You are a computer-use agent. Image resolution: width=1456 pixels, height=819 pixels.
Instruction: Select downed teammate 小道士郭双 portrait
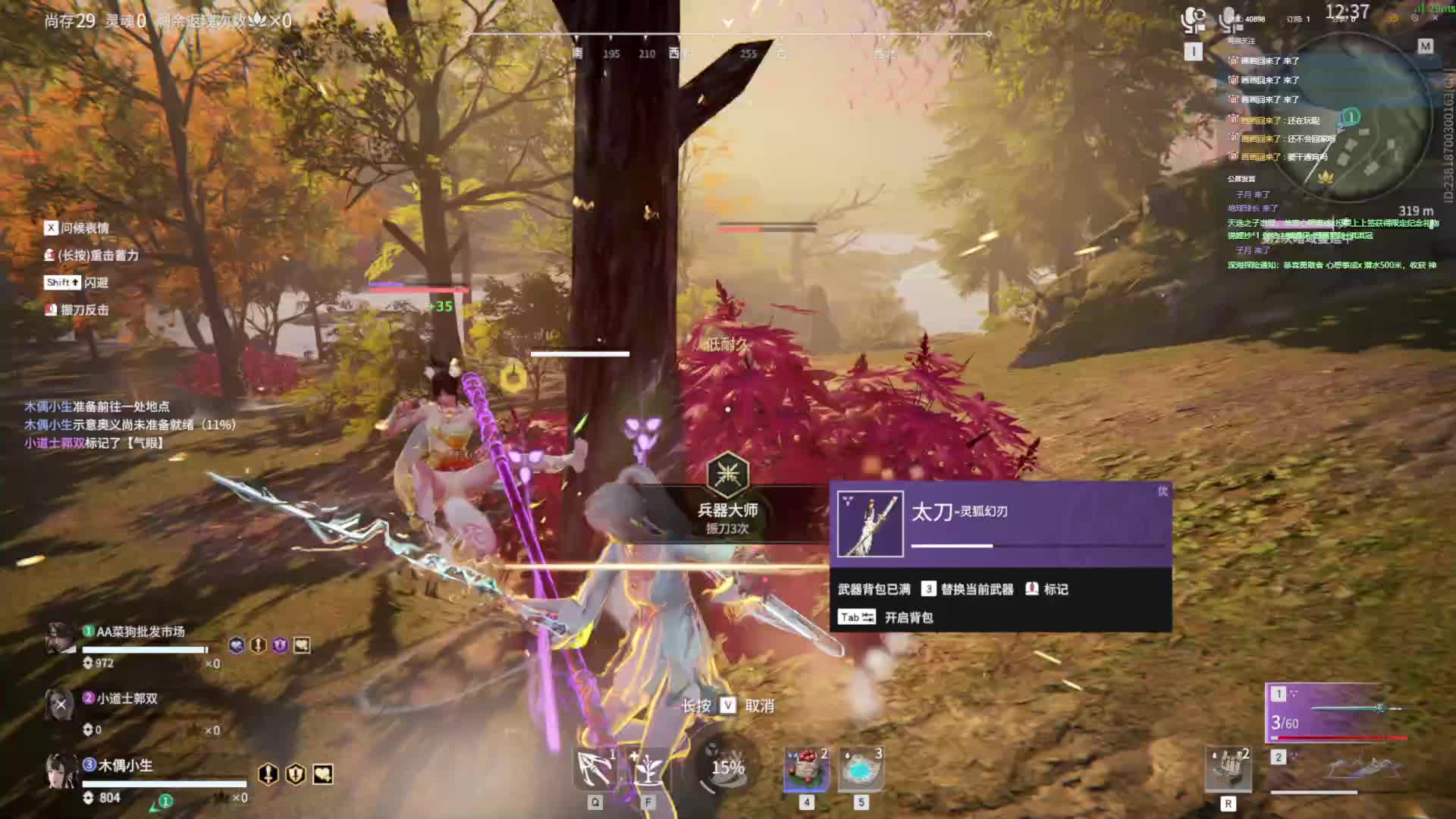click(61, 705)
